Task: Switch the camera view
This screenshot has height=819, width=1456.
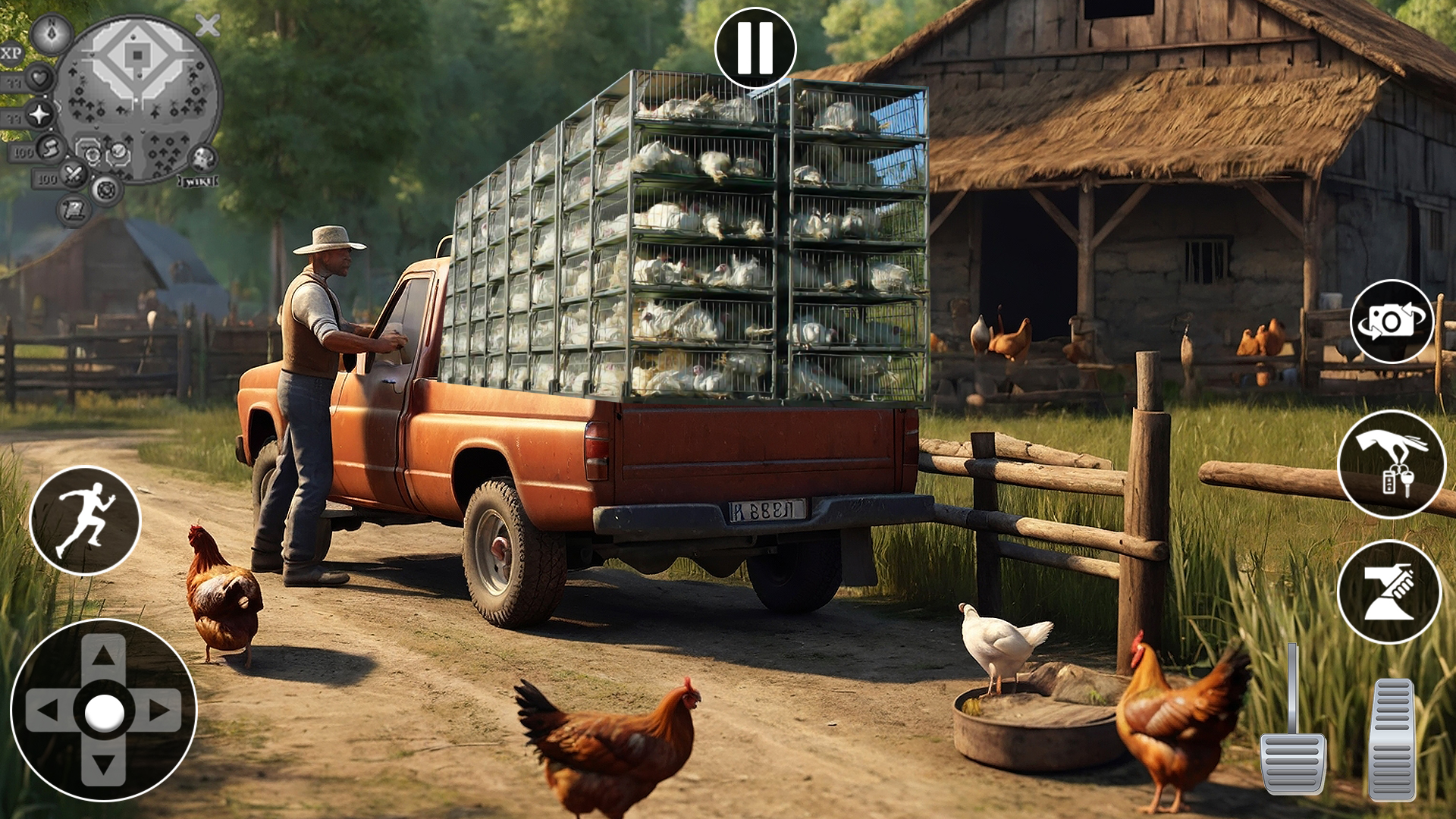Action: [x=1392, y=322]
